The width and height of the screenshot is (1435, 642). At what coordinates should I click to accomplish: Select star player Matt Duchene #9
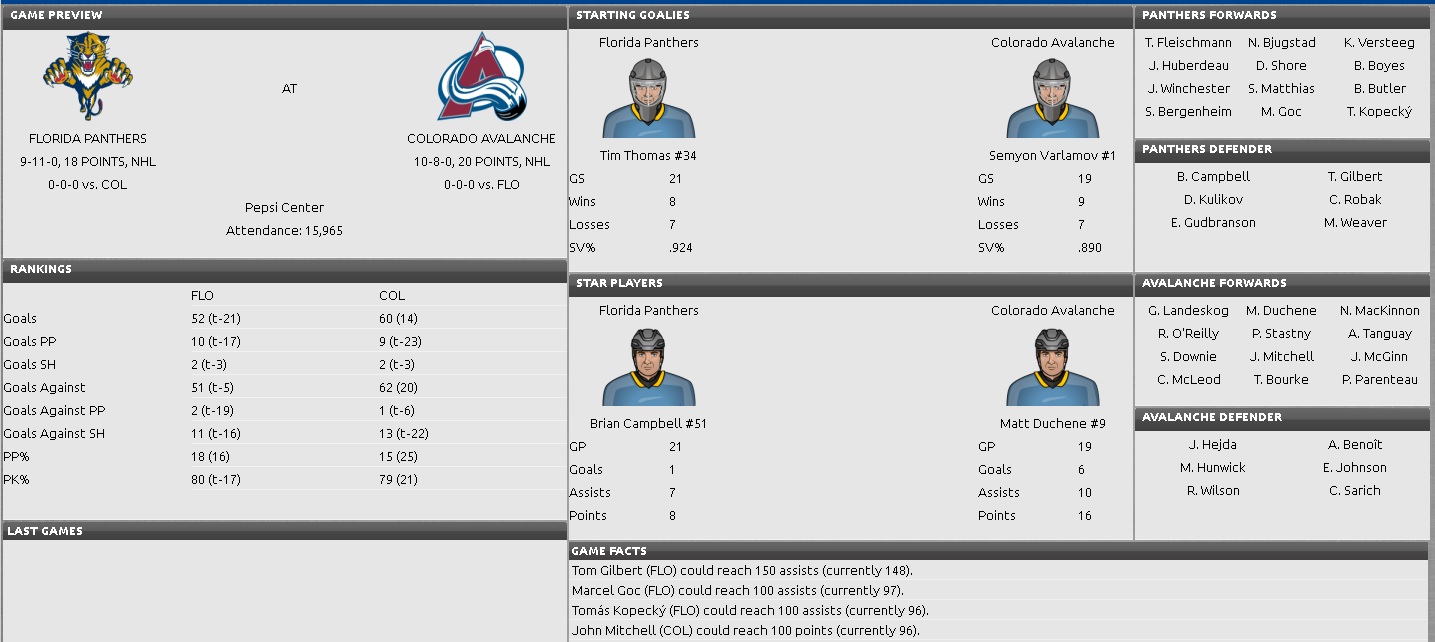click(1052, 423)
